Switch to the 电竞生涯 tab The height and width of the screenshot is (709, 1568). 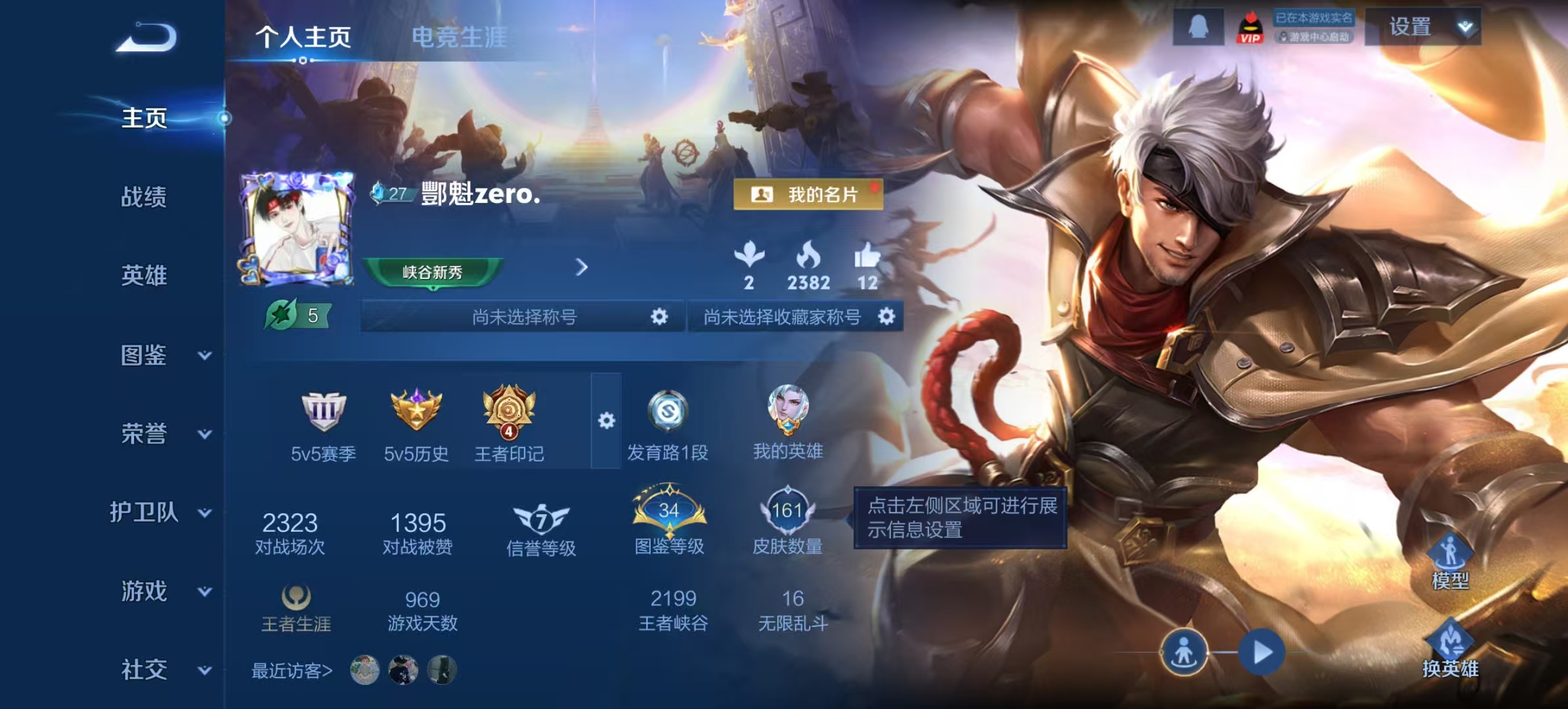pos(458,38)
